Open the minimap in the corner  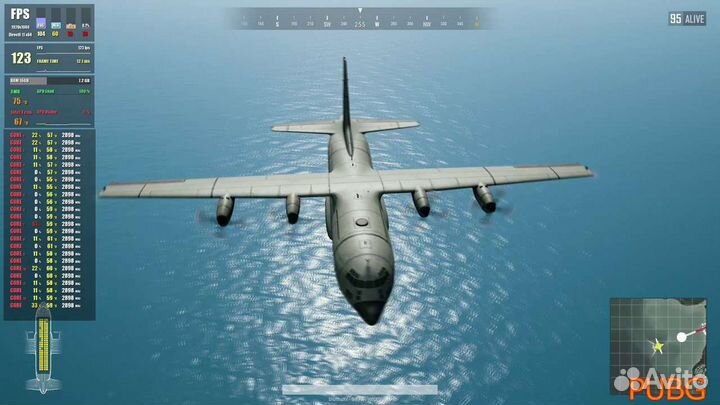tap(658, 346)
